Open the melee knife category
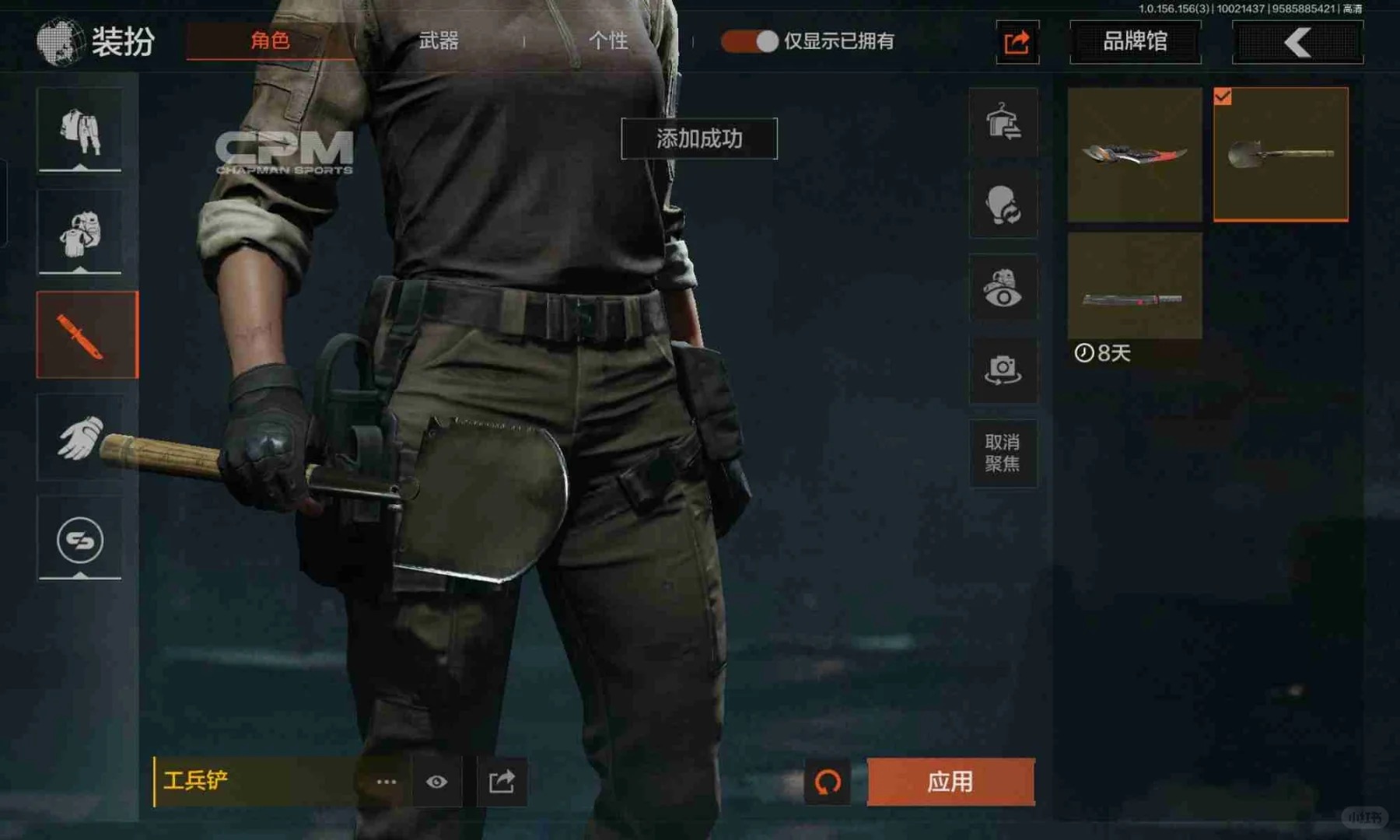The height and width of the screenshot is (840, 1400). click(87, 335)
